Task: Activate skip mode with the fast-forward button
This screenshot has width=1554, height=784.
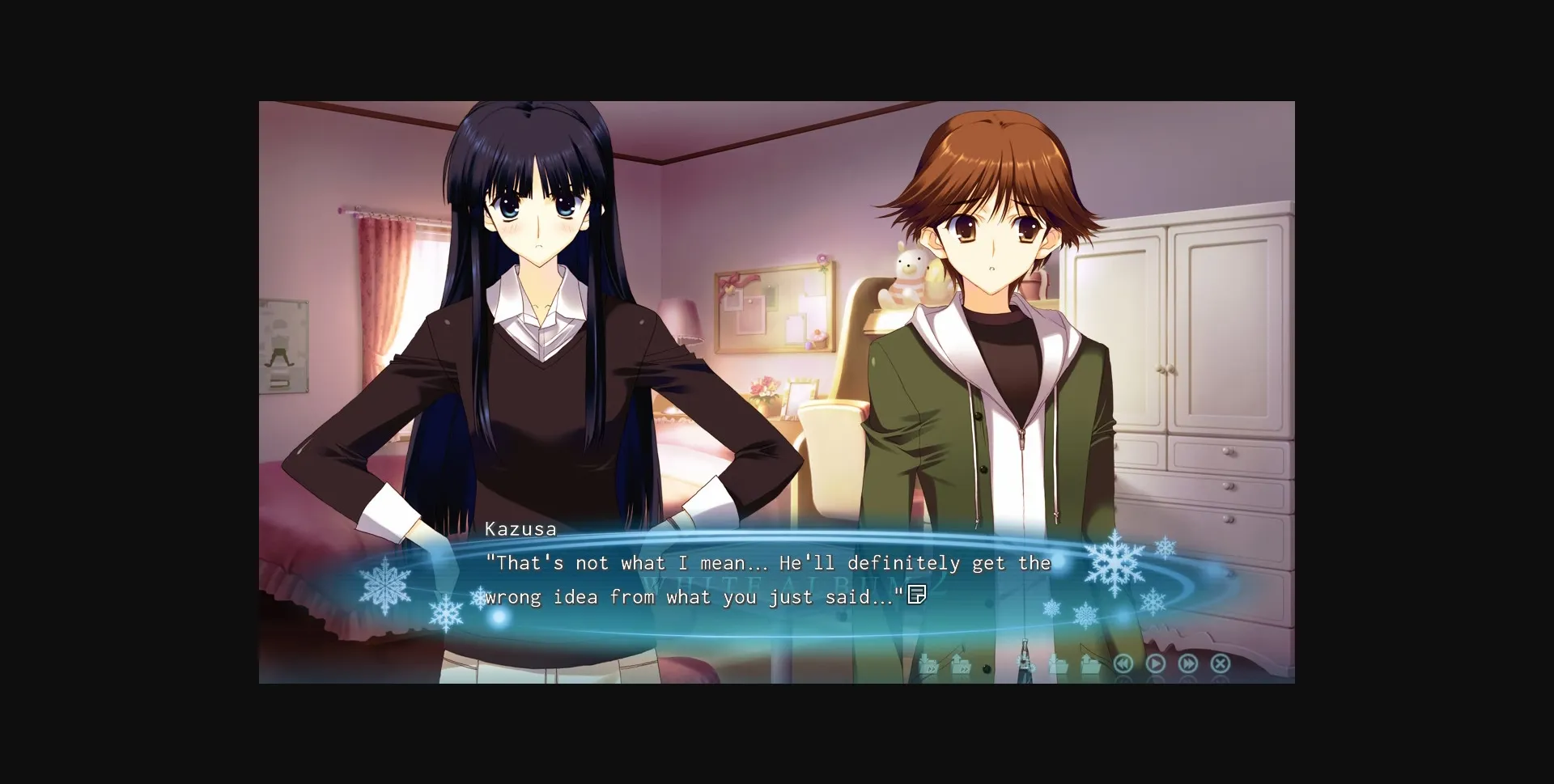Action: (1190, 663)
